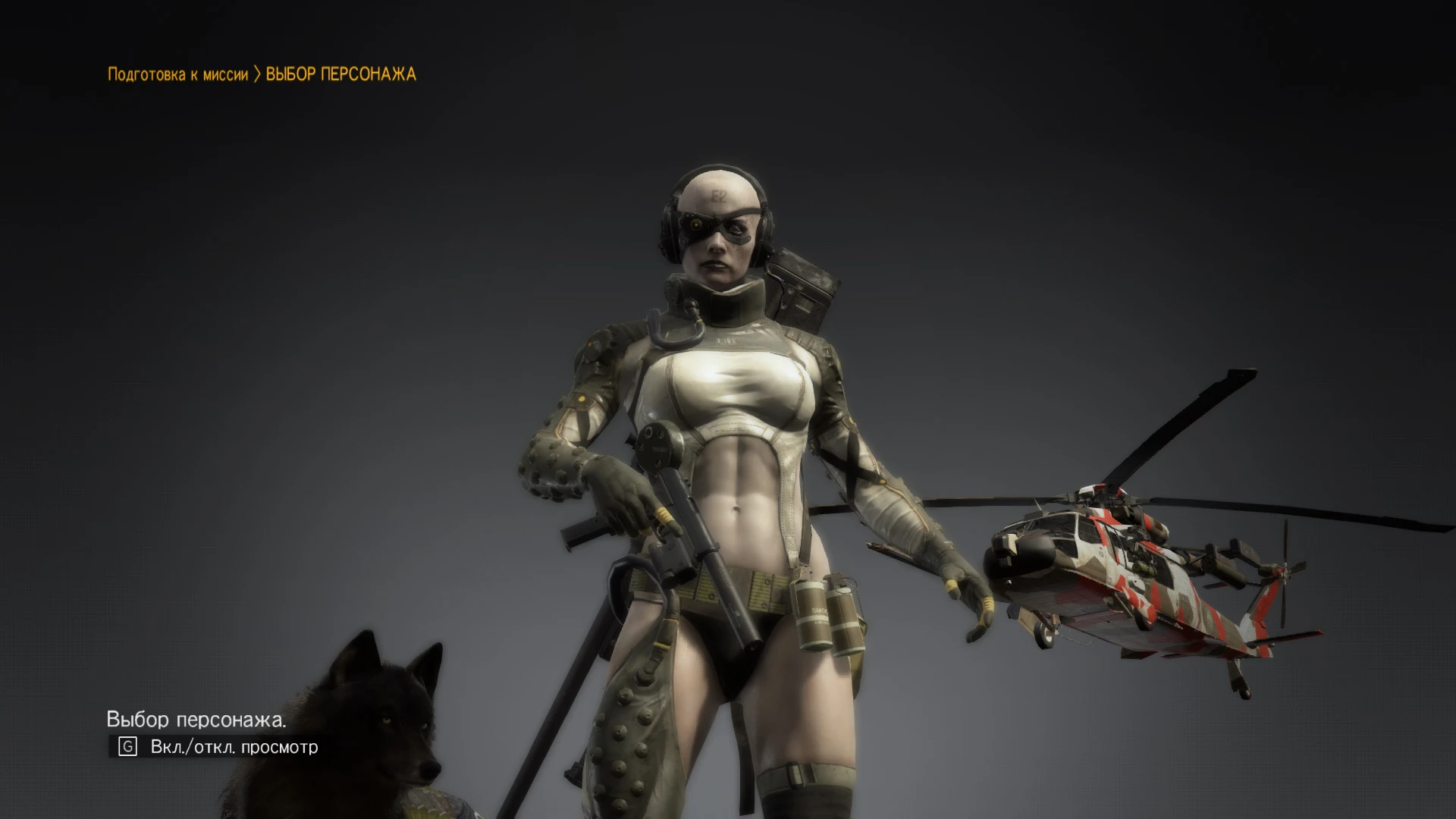
Task: Expand the breadcrumb chevron separator
Action: 258,74
